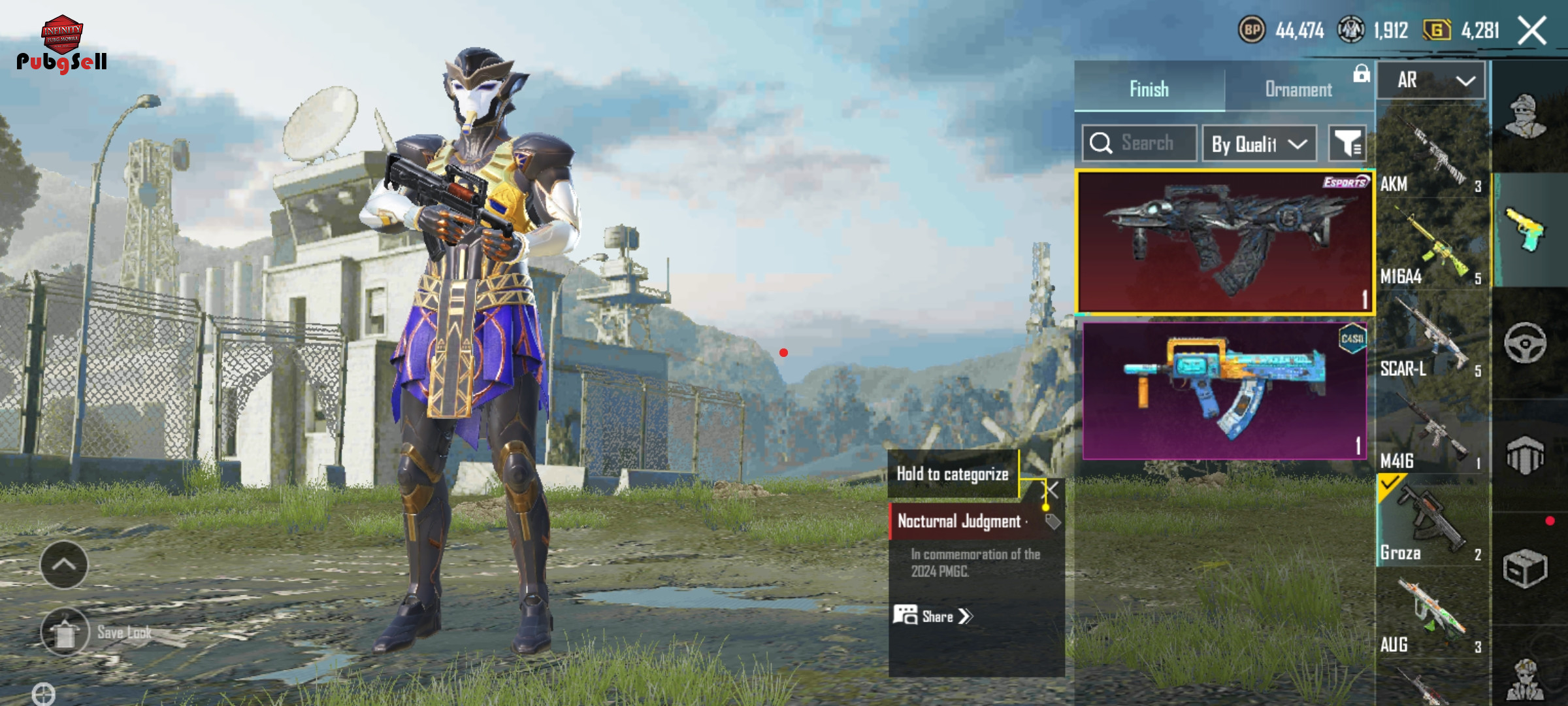
Task: Switch to the Finish tab
Action: tap(1149, 89)
